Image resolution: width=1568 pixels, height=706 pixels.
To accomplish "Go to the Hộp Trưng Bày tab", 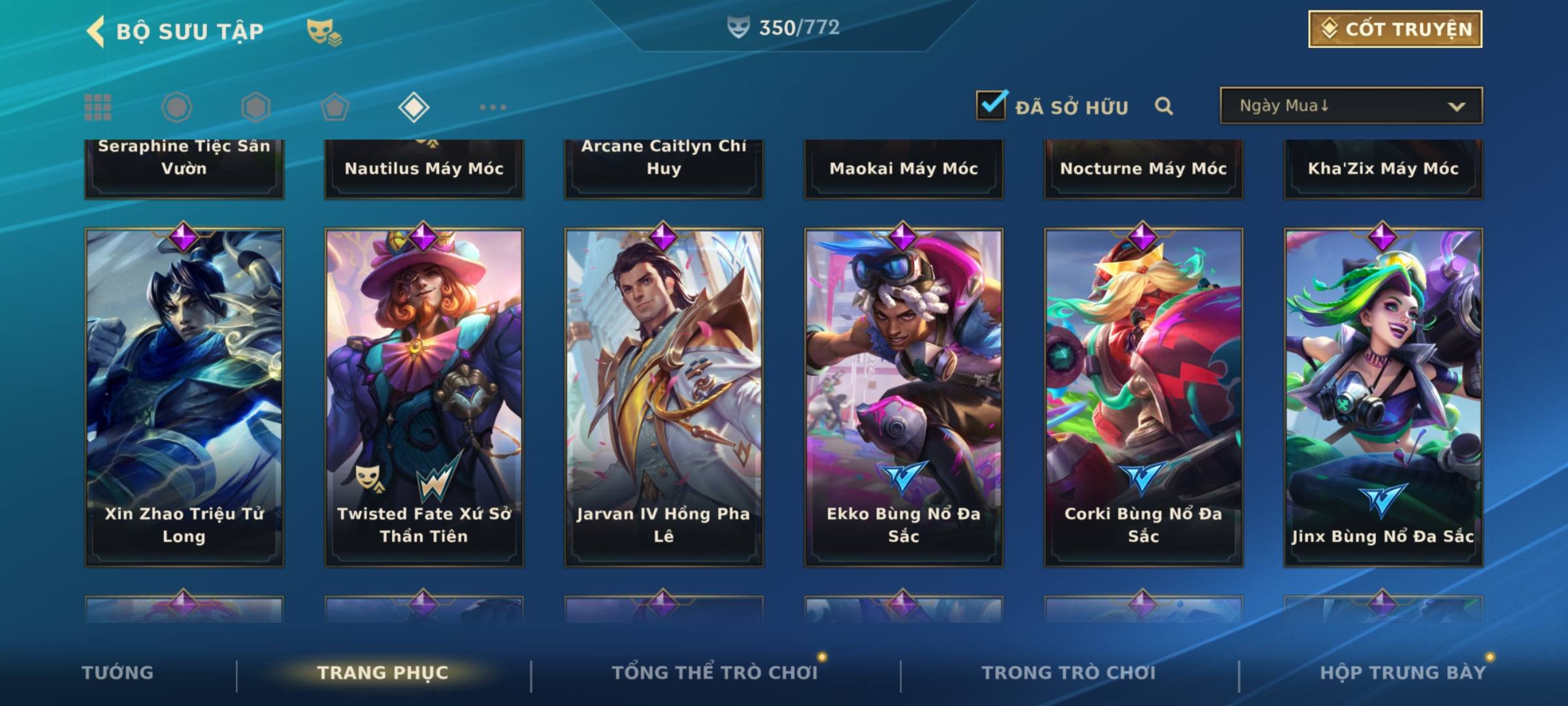I will [x=1403, y=673].
